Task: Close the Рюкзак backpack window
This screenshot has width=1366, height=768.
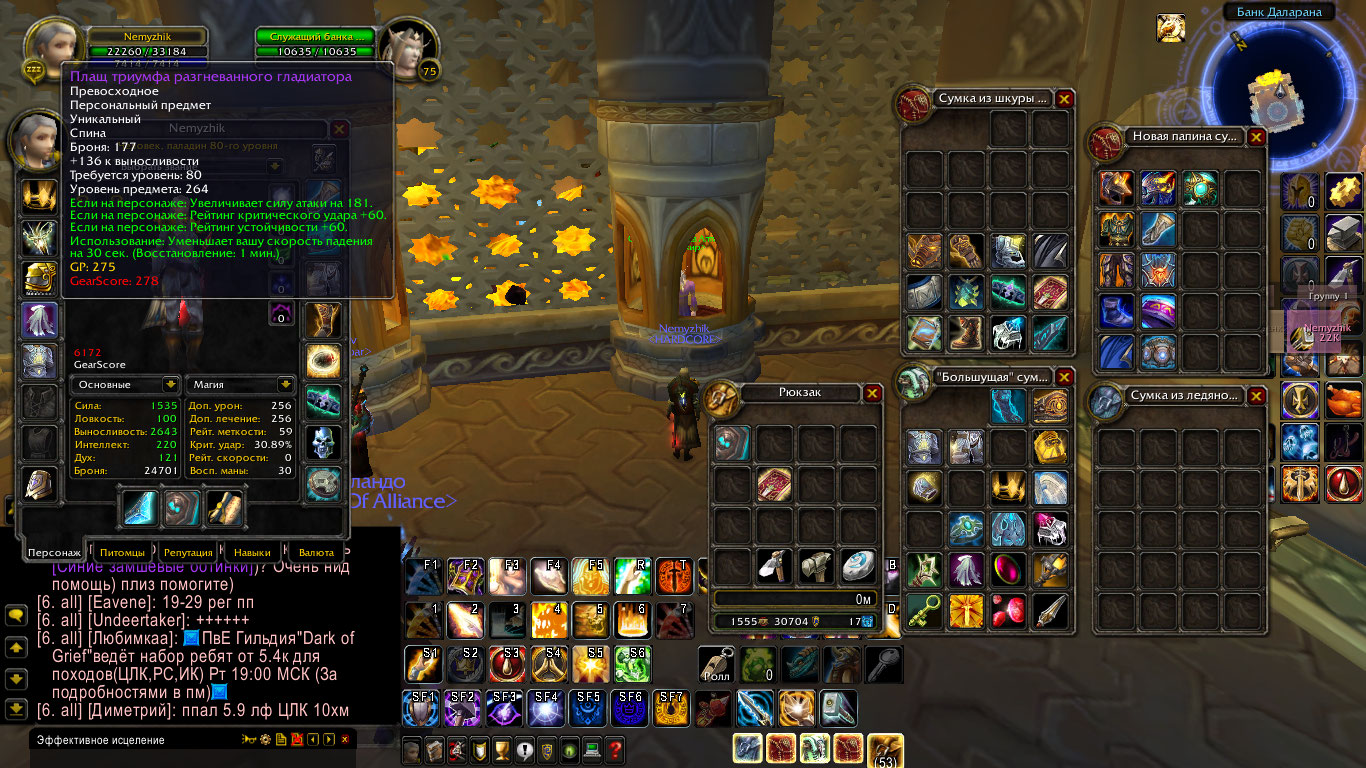Action: coord(873,393)
